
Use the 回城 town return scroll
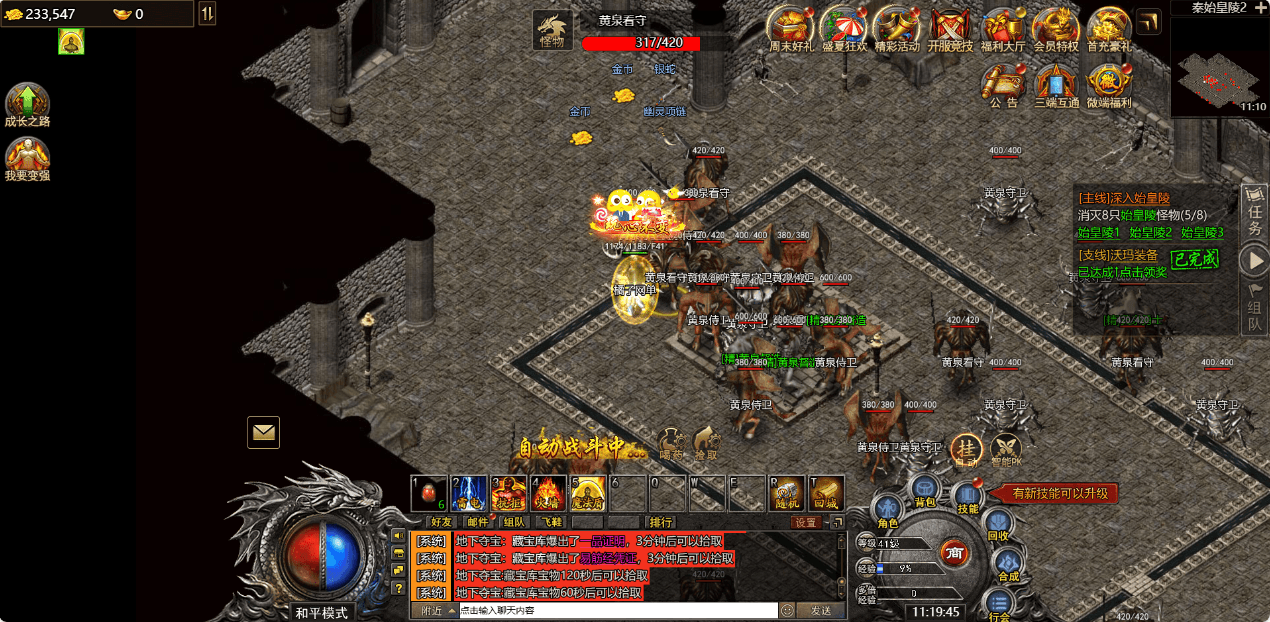826,493
